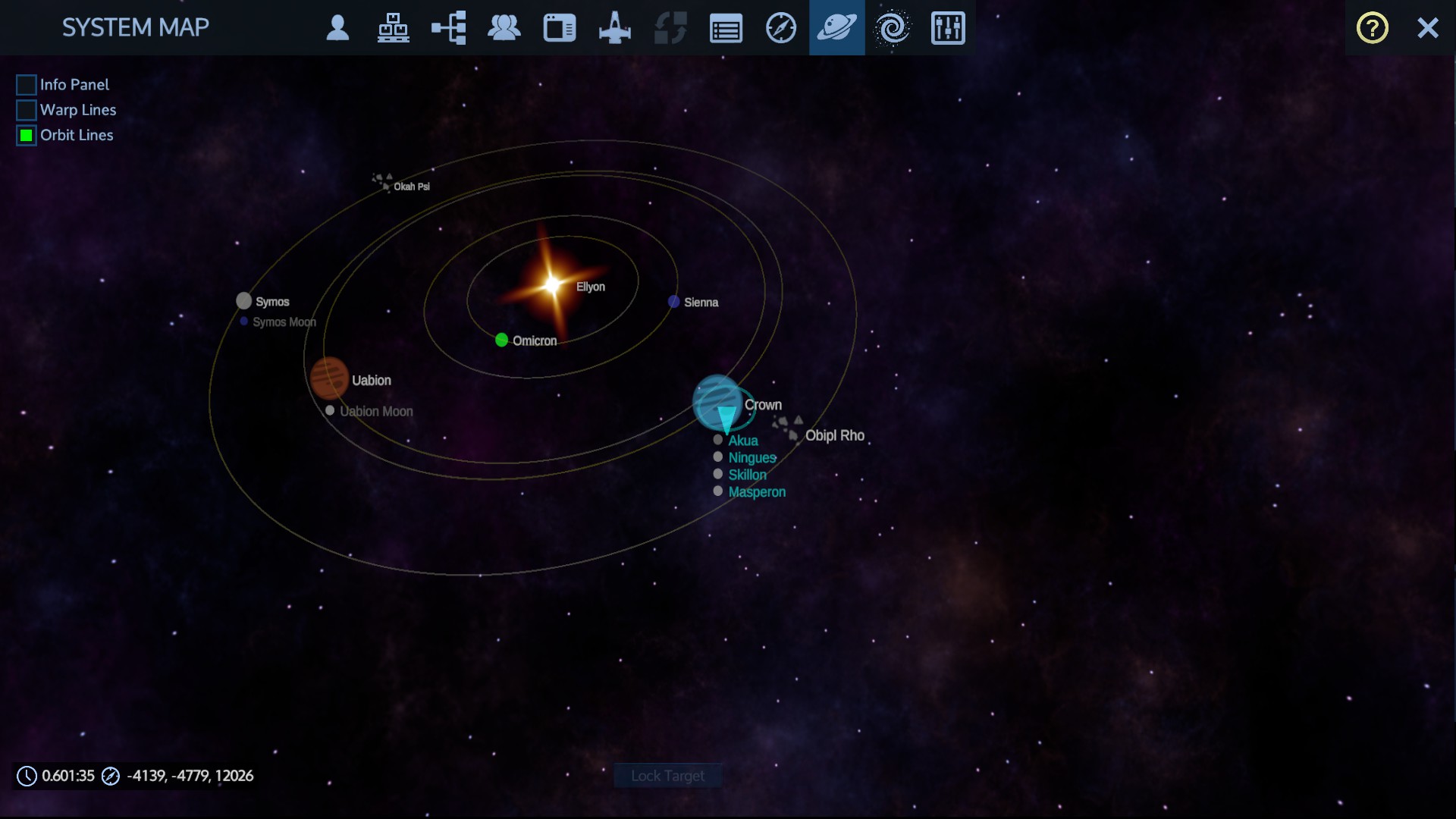Turn off the Orbit Lines checkbox
1456x819 pixels.
[x=27, y=136]
